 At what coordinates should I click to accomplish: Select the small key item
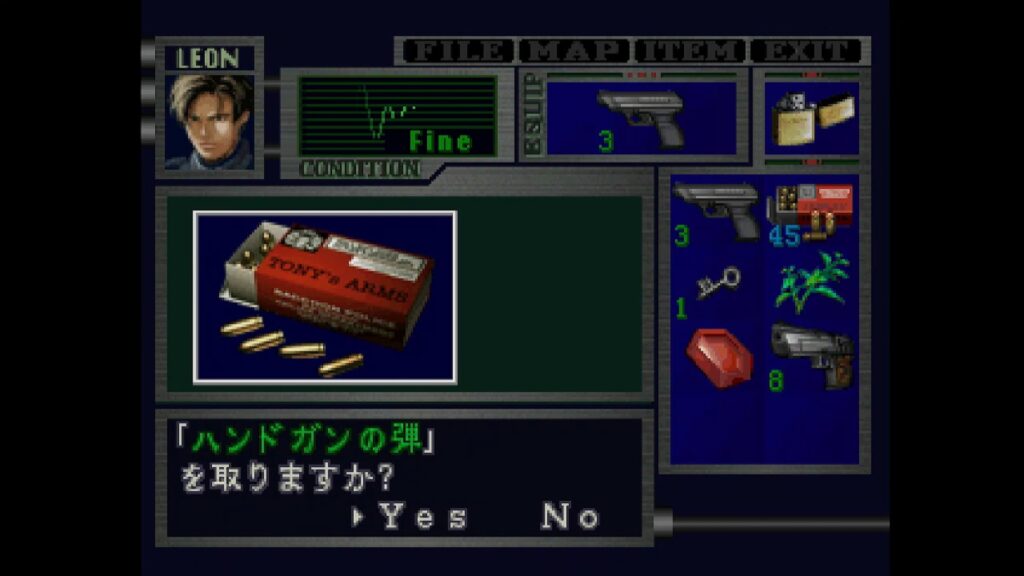coord(716,286)
